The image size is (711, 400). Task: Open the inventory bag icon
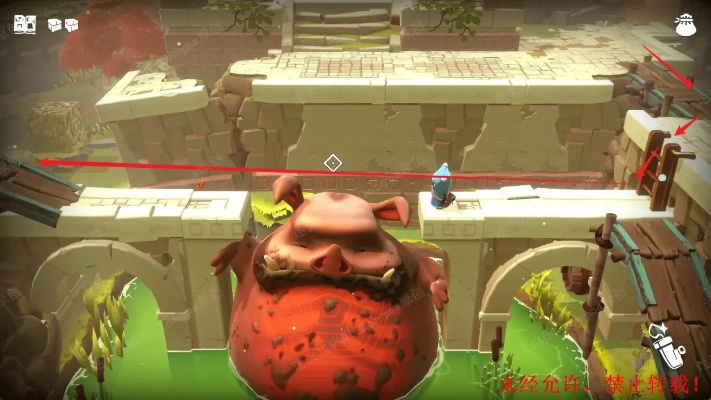688,23
